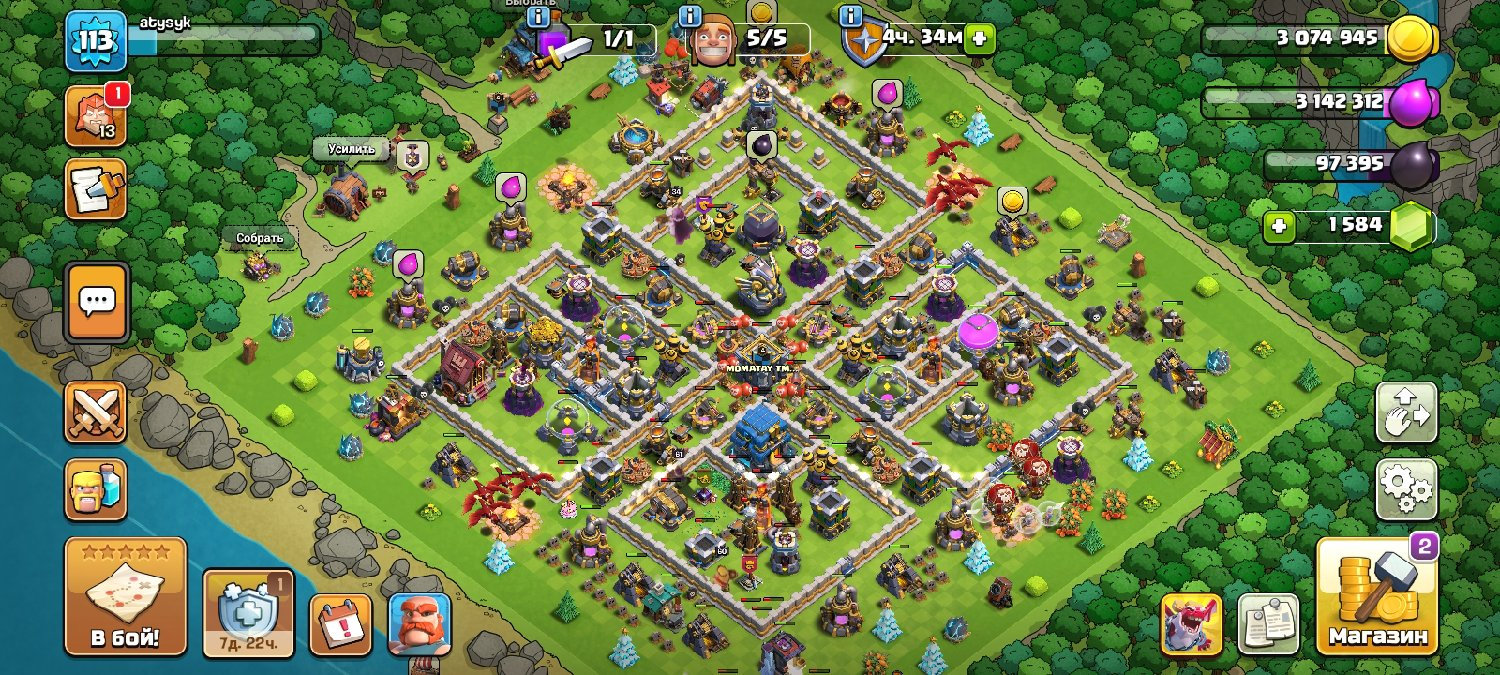Open the Магазин shop
Viewport: 1500px width, 675px height.
(1377, 597)
